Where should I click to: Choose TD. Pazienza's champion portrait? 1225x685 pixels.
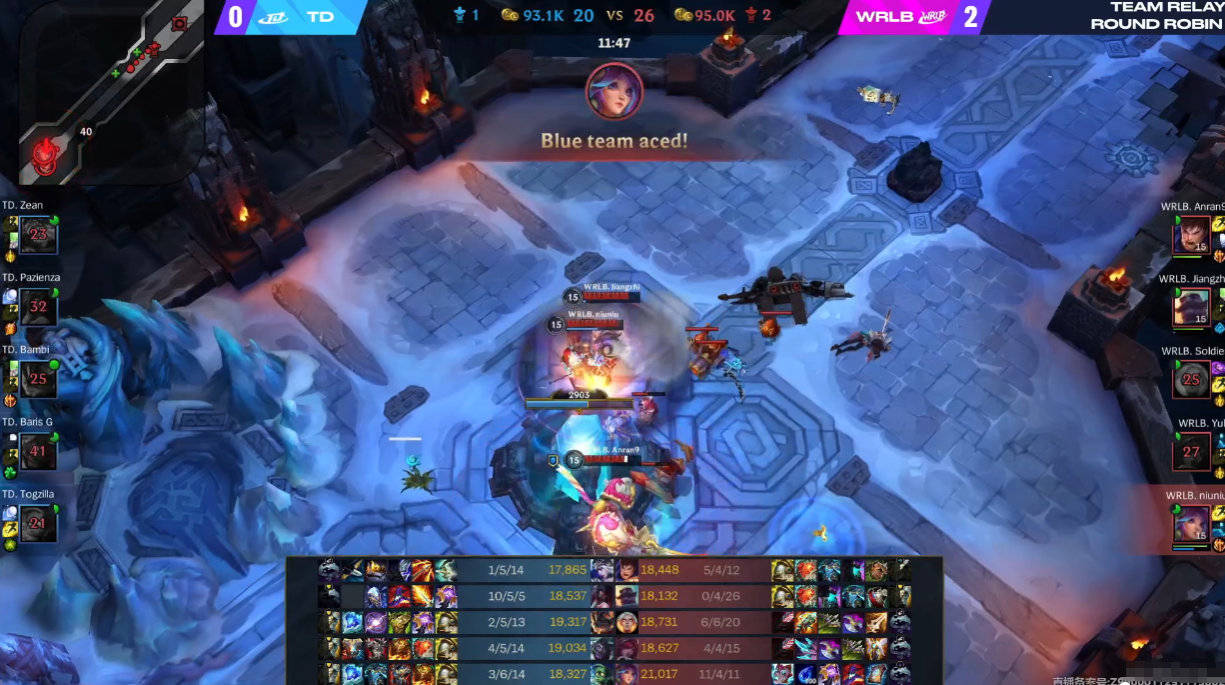[39, 307]
